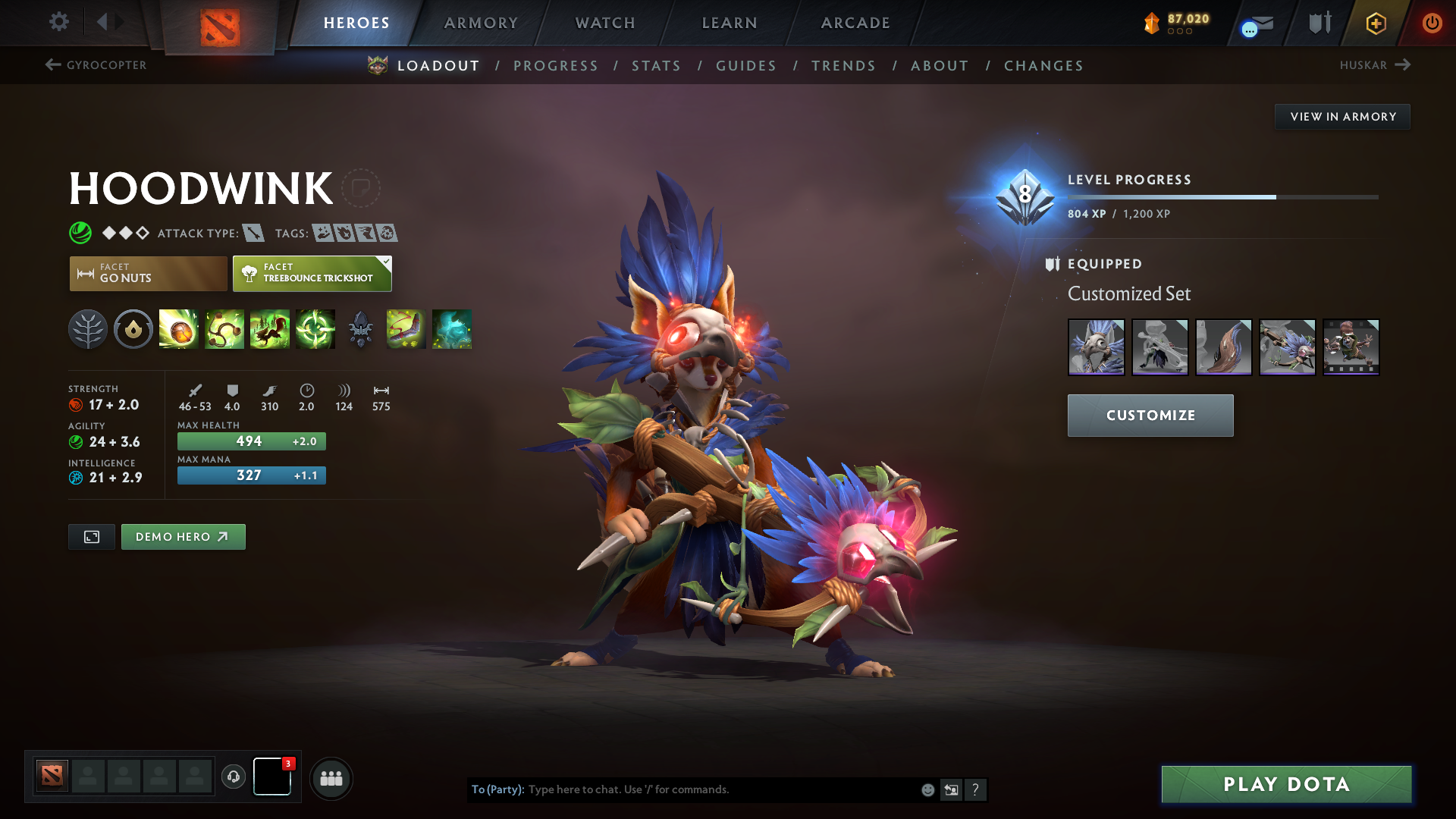Open the ARMORY menu
The width and height of the screenshot is (1456, 819).
(x=481, y=23)
